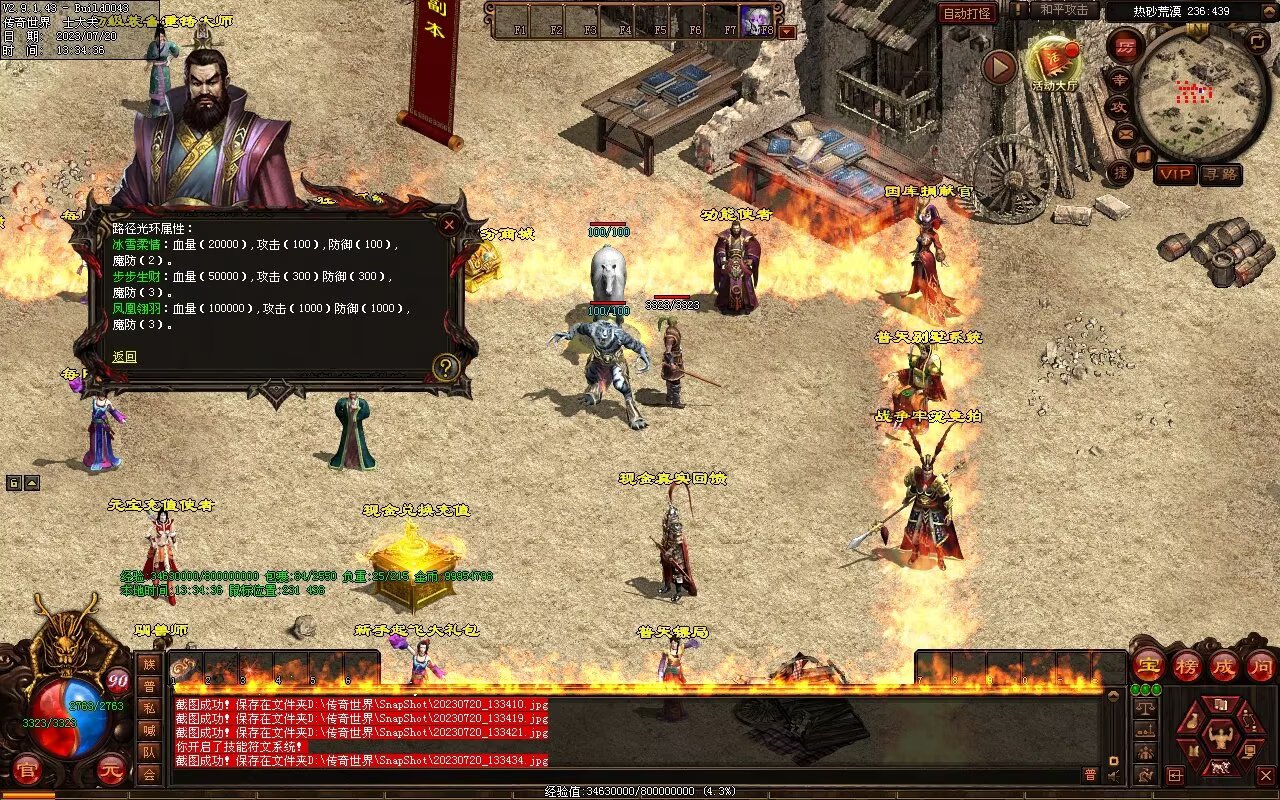This screenshot has height=800, width=1280.
Task: Open the dialog's question mark help
Action: pos(446,368)
